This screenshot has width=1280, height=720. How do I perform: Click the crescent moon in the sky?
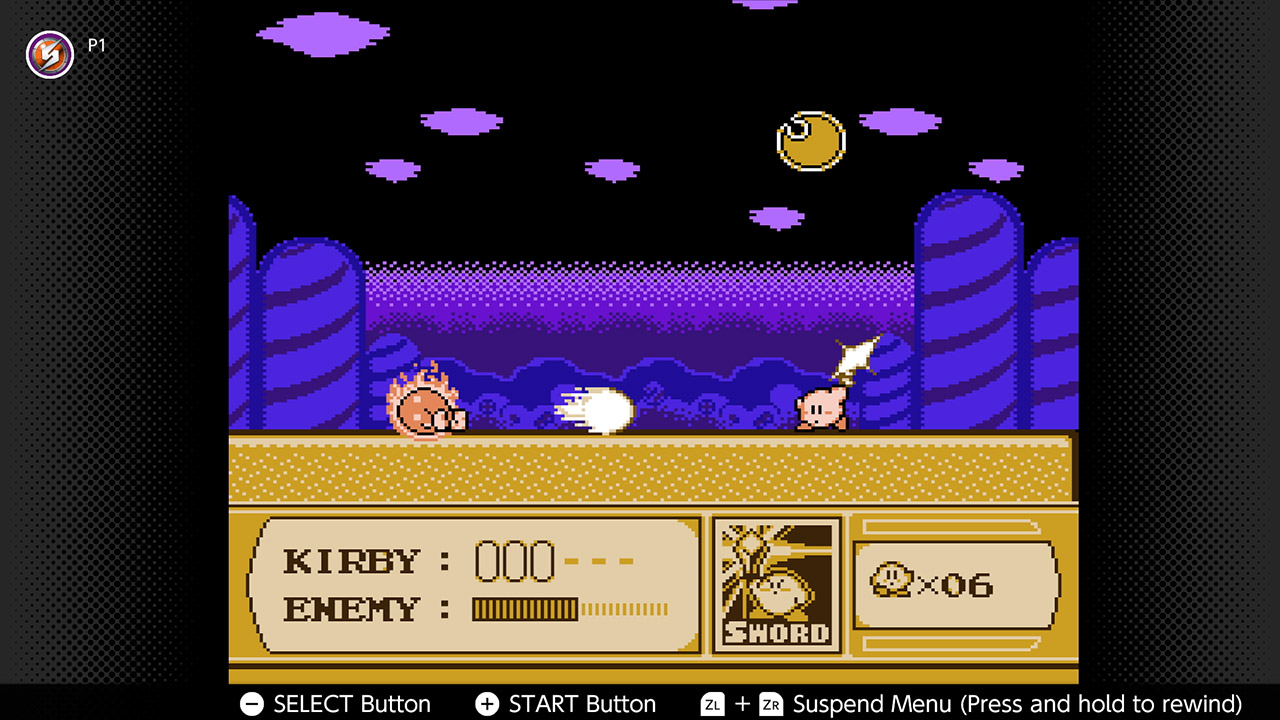(x=810, y=142)
